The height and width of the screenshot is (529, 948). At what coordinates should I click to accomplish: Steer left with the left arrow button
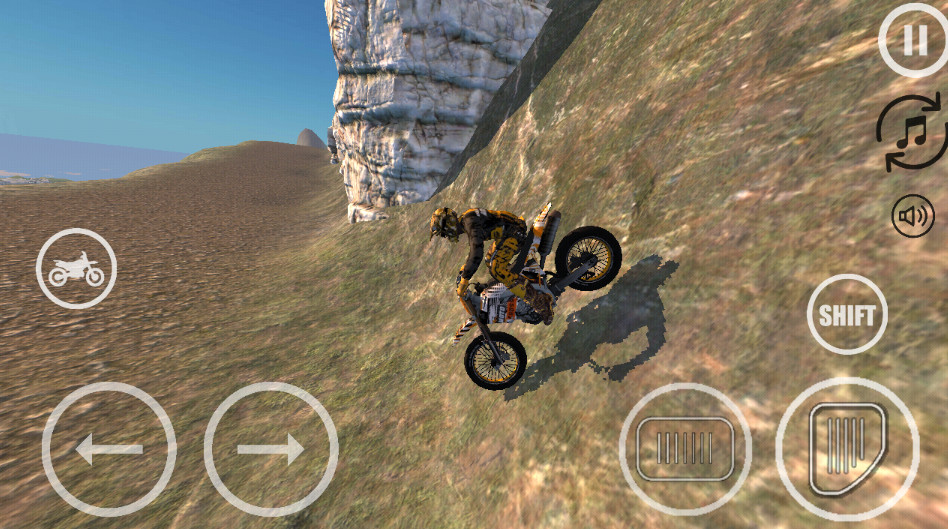(109, 449)
